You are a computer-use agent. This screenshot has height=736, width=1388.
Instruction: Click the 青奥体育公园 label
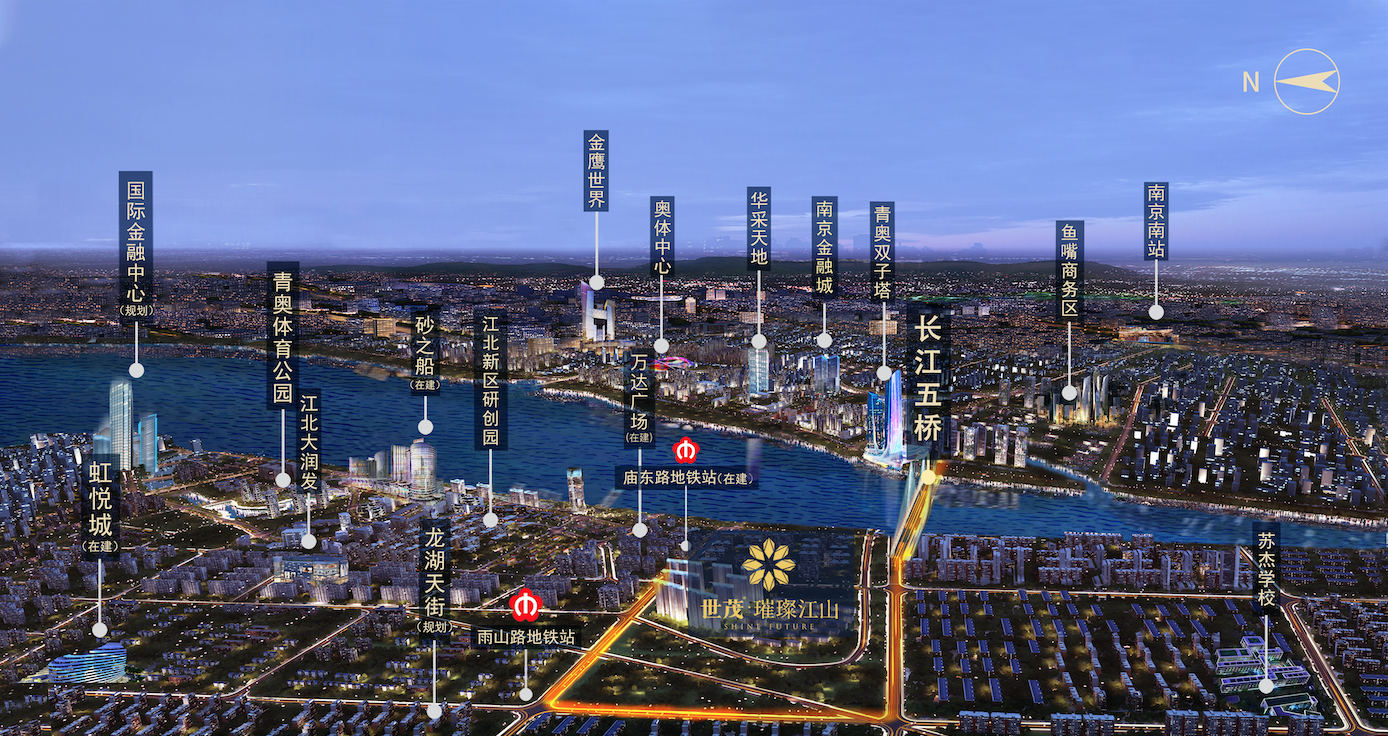point(283,335)
